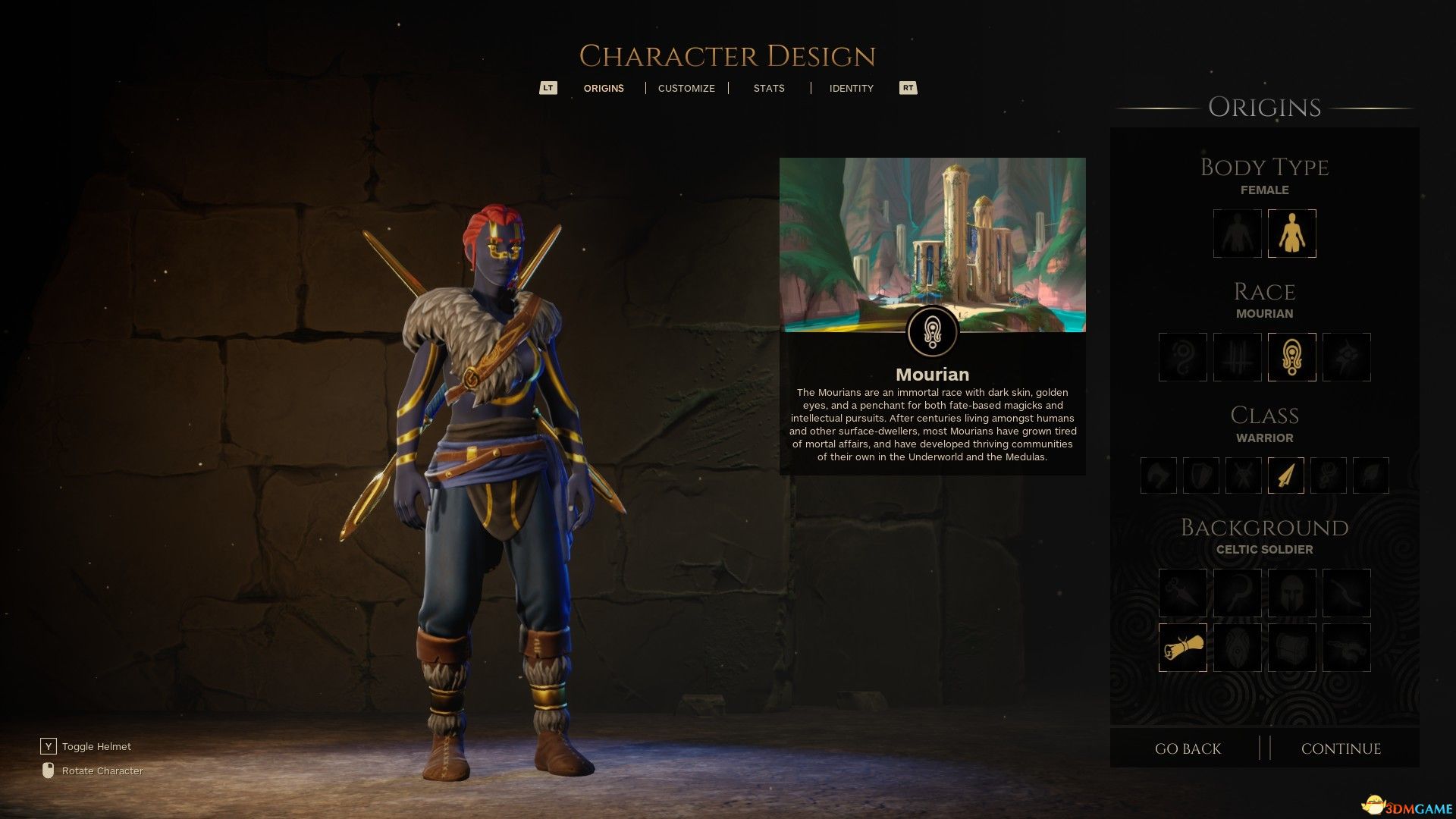Toggle the helmet with Y button prompt
This screenshot has width=1456, height=819.
click(49, 746)
